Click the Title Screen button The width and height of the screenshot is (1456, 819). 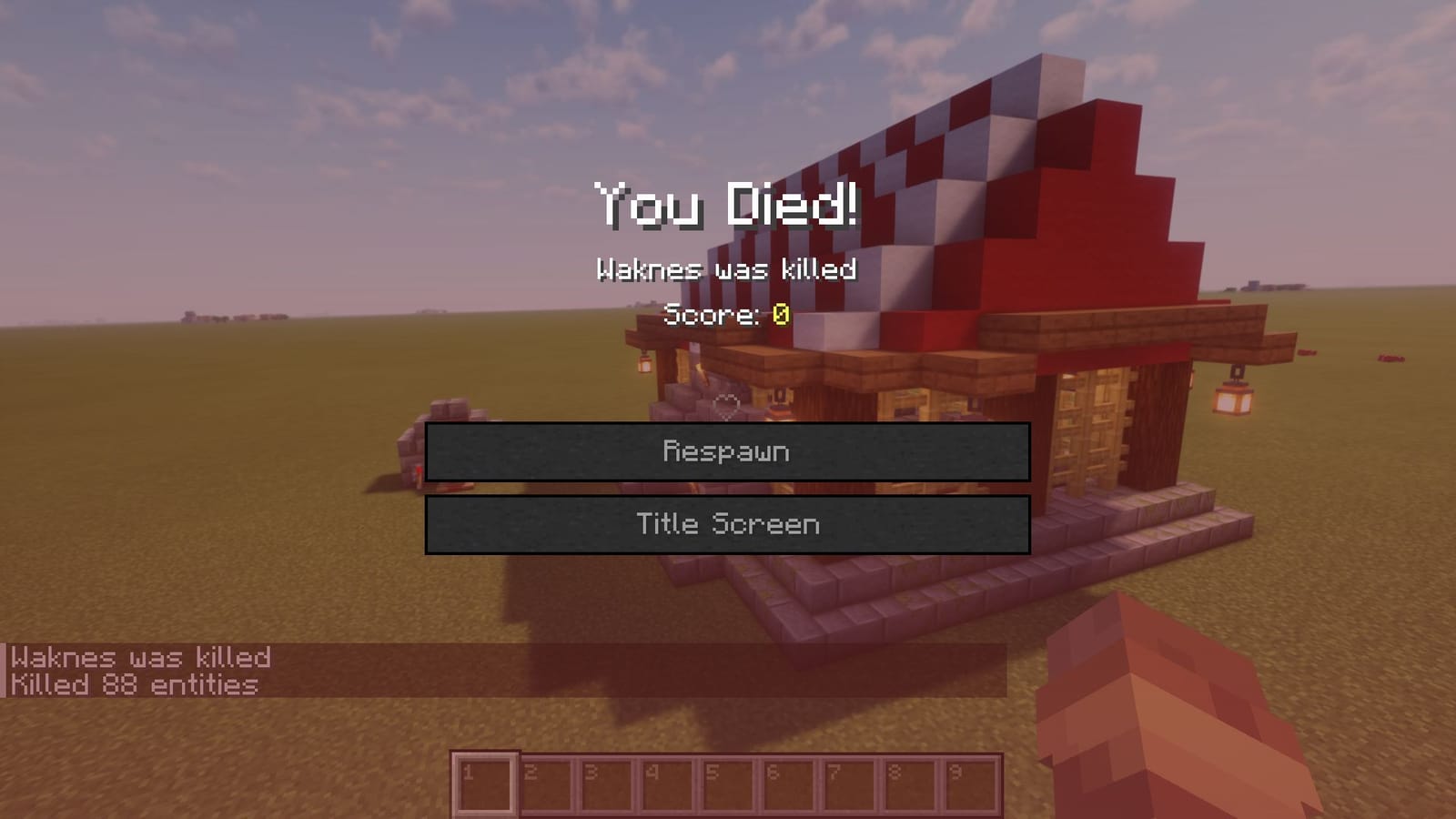point(727,523)
